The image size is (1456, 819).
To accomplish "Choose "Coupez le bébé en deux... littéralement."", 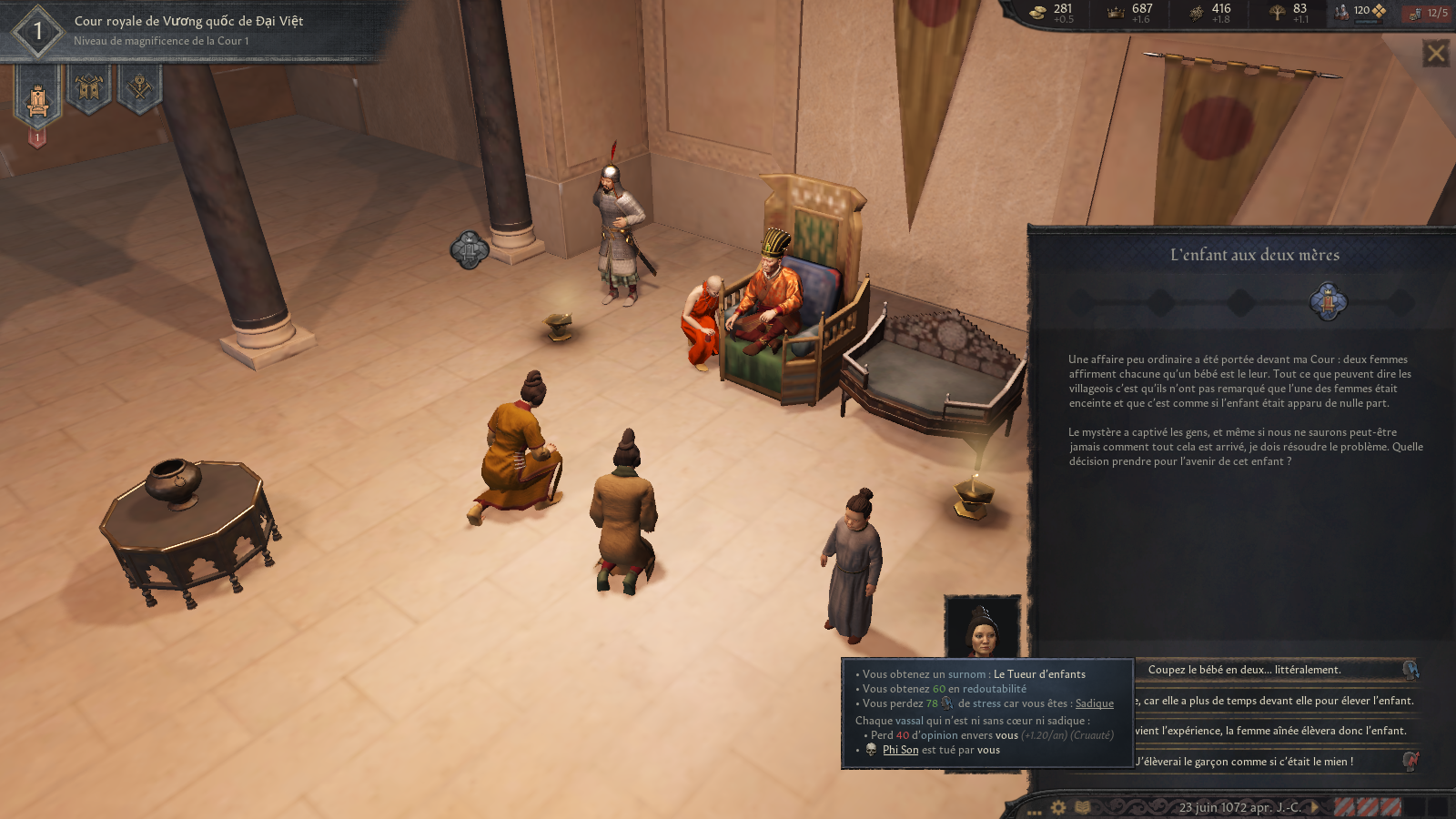I will point(1274,670).
